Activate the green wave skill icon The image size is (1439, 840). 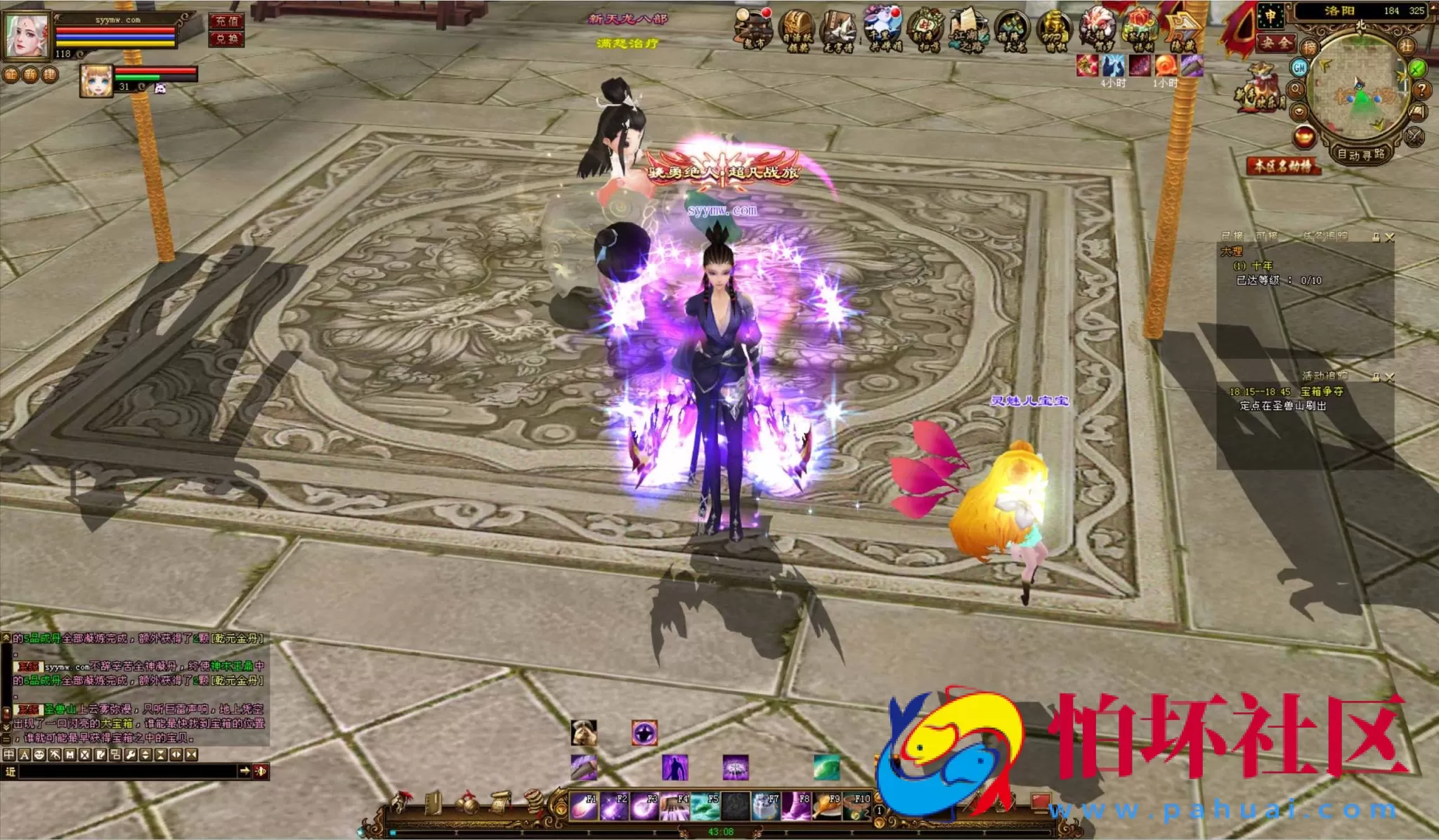click(826, 767)
